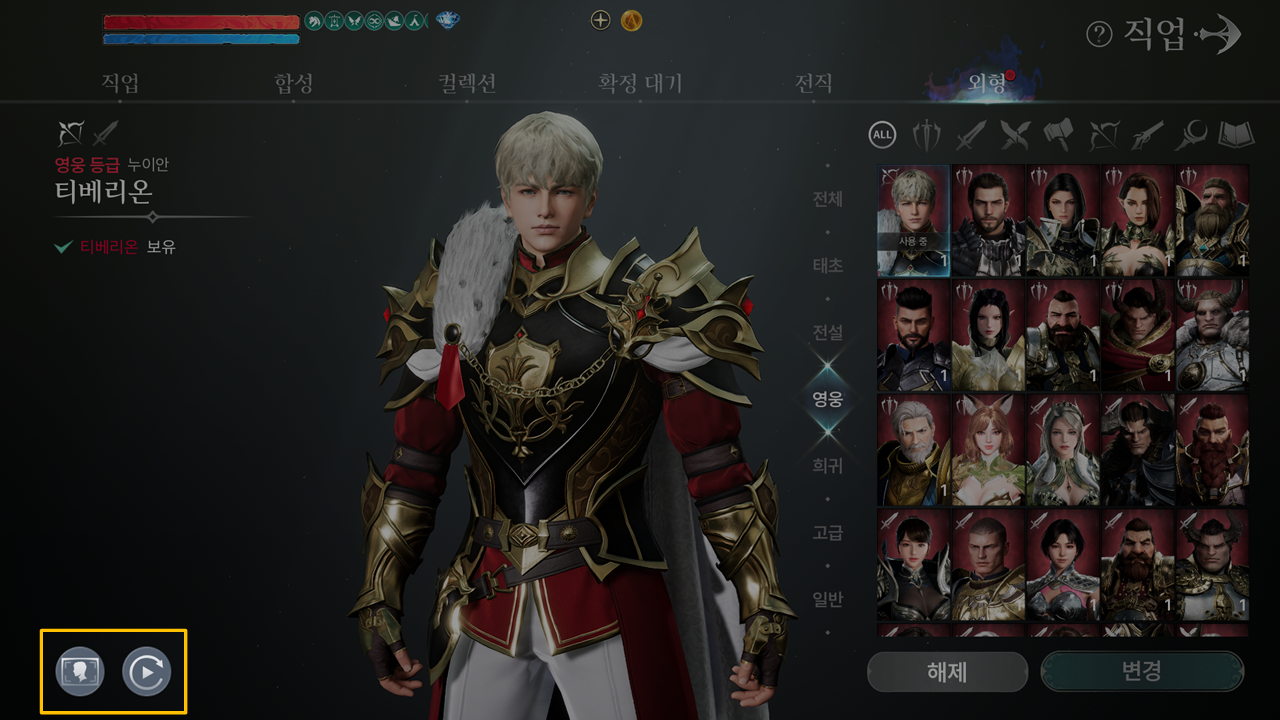Filter by the gun weapon icon
The width and height of the screenshot is (1280, 720).
point(1146,134)
